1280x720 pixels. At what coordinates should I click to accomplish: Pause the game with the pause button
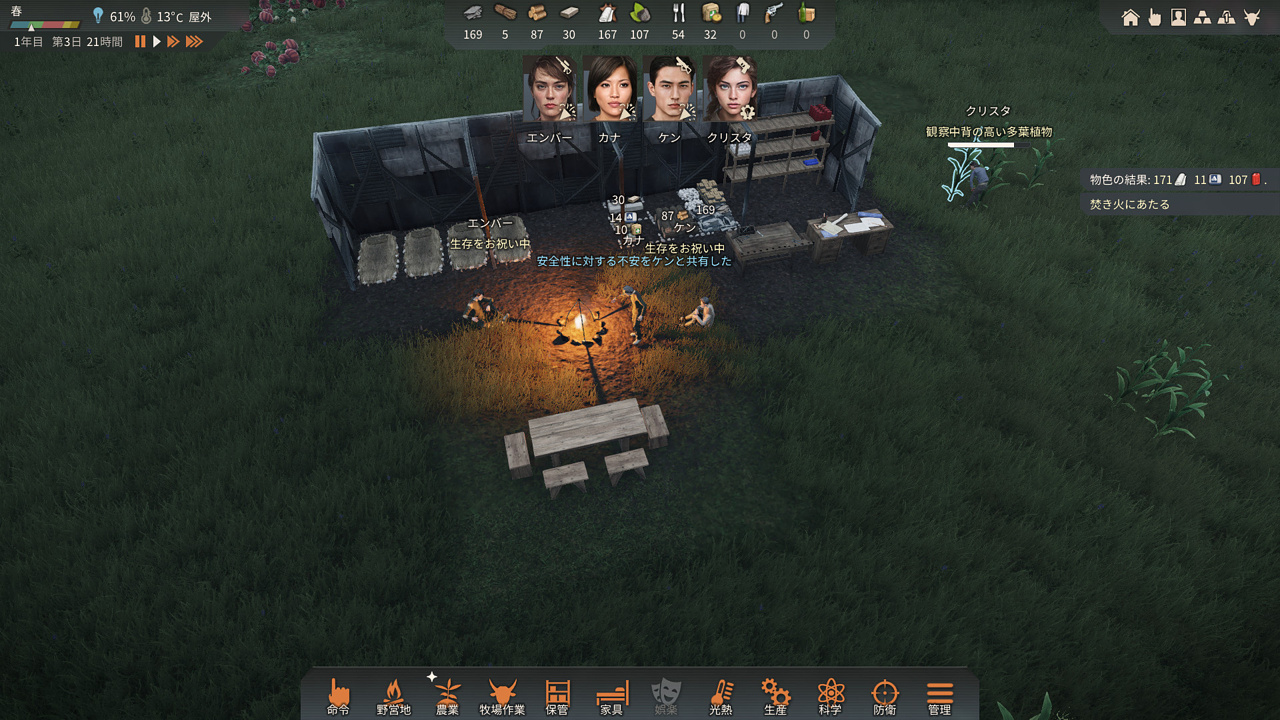(140, 42)
